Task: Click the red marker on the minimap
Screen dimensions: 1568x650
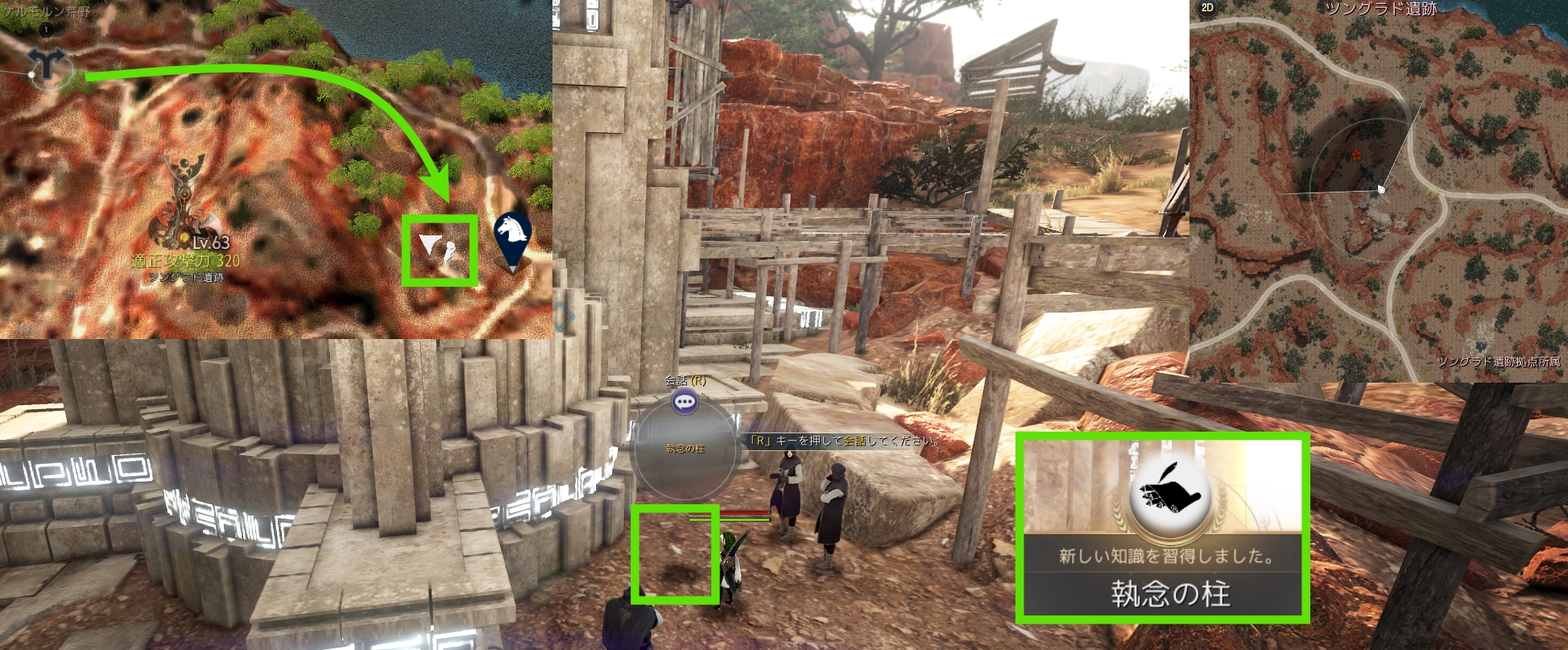Action: [x=1357, y=155]
